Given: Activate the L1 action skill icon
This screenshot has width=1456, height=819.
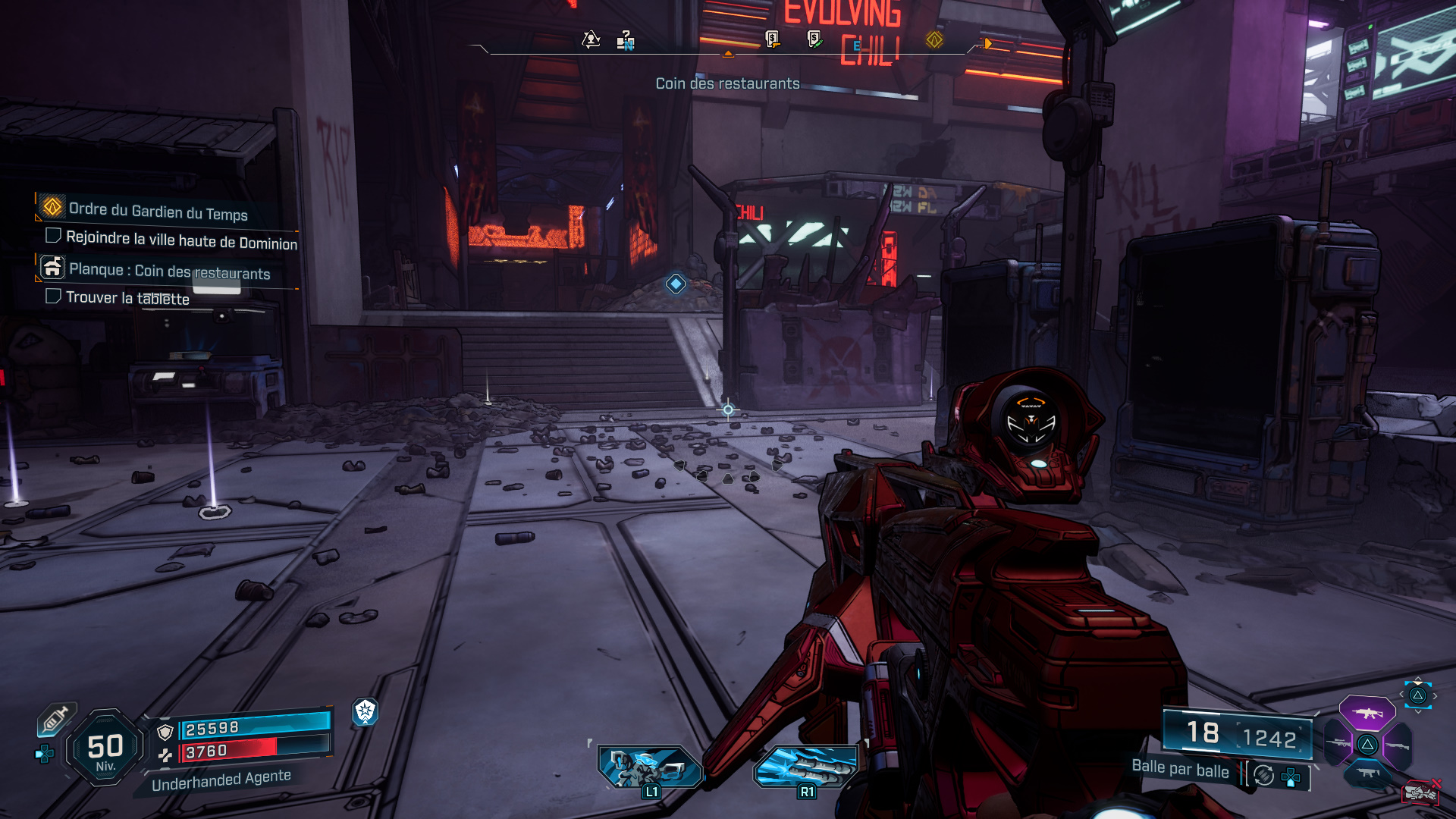Looking at the screenshot, I should (649, 767).
